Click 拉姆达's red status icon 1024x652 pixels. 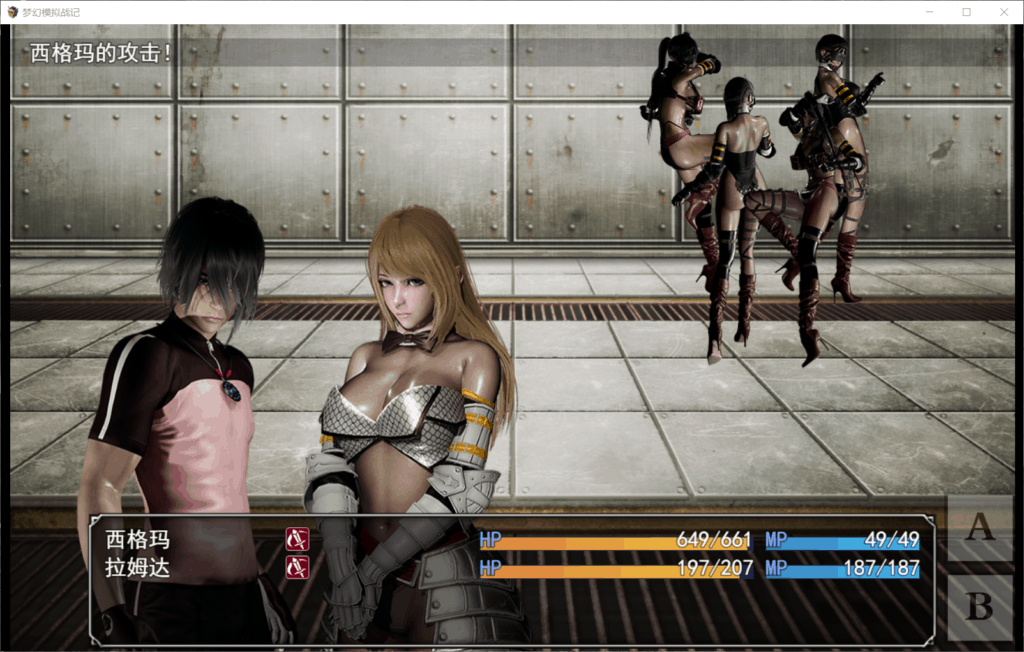(x=297, y=568)
